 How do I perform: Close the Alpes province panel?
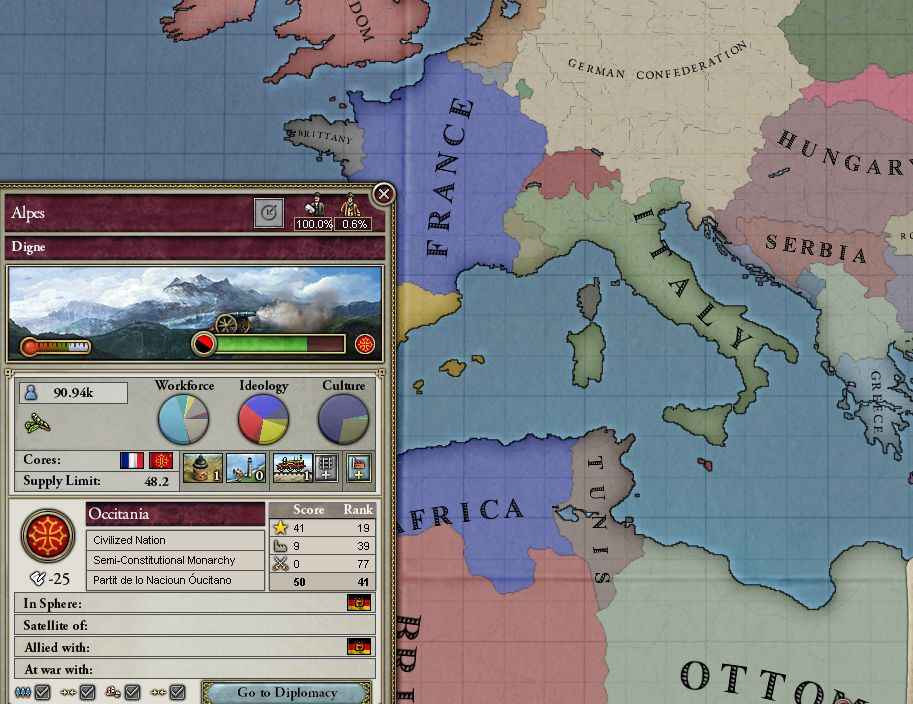(382, 194)
